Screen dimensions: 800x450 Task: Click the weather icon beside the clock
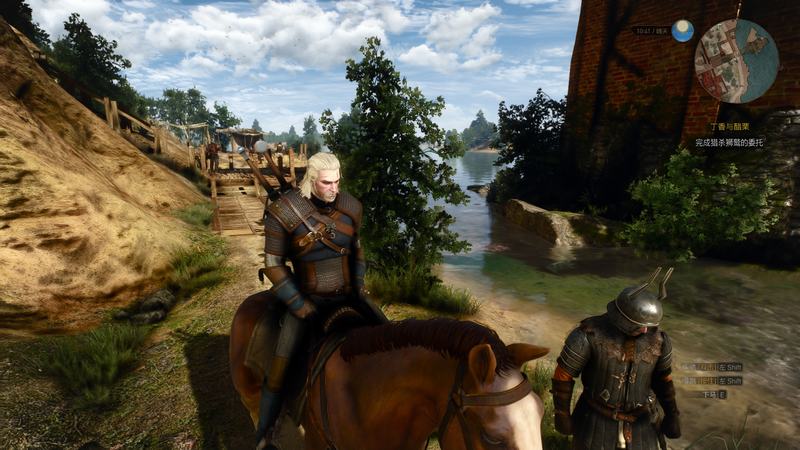(683, 31)
